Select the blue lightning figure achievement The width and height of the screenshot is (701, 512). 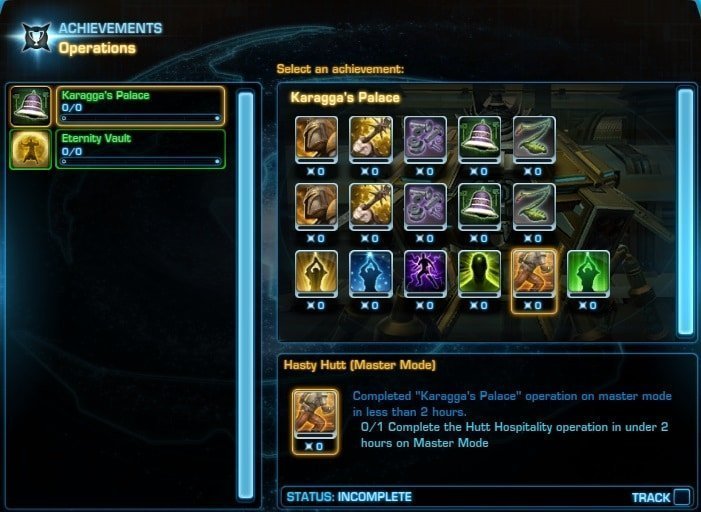coord(369,275)
